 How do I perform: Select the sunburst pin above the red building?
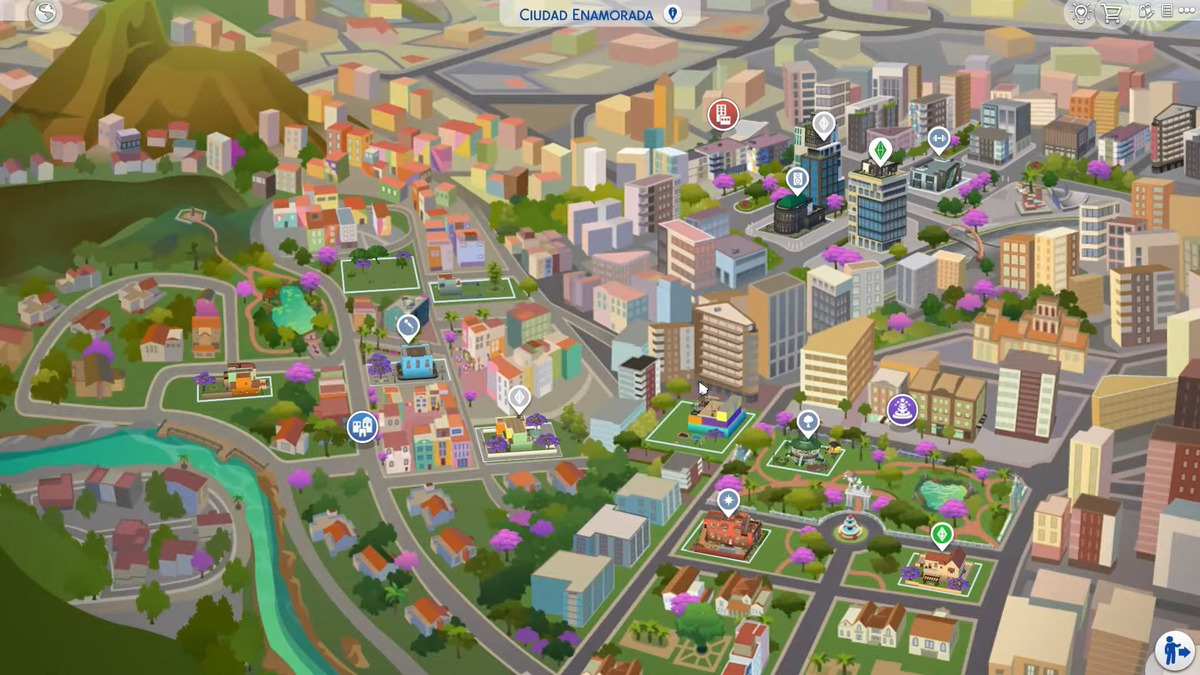[x=728, y=500]
